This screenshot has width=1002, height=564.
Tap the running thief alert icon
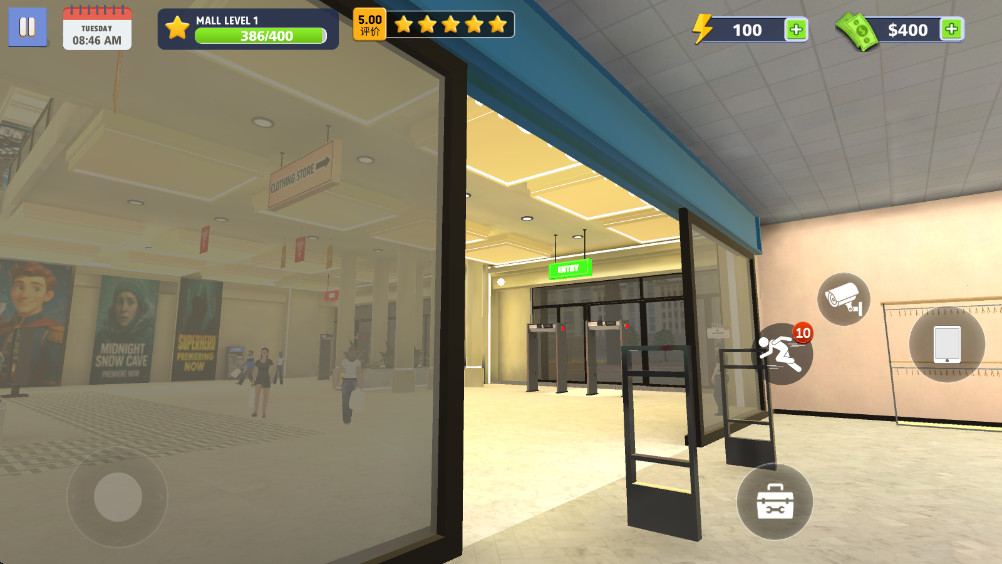781,353
